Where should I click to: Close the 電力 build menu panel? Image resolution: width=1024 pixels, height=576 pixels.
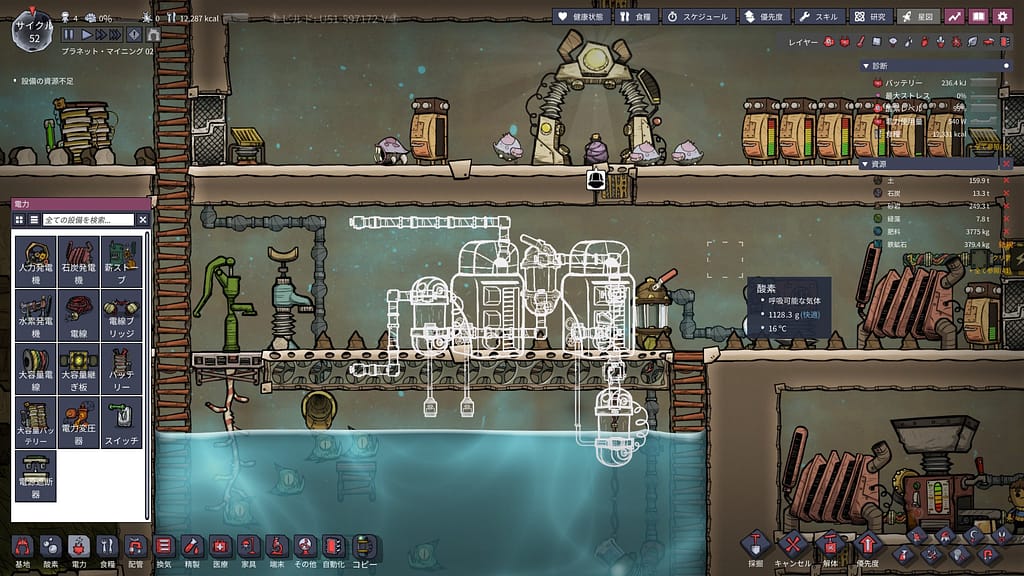point(142,219)
